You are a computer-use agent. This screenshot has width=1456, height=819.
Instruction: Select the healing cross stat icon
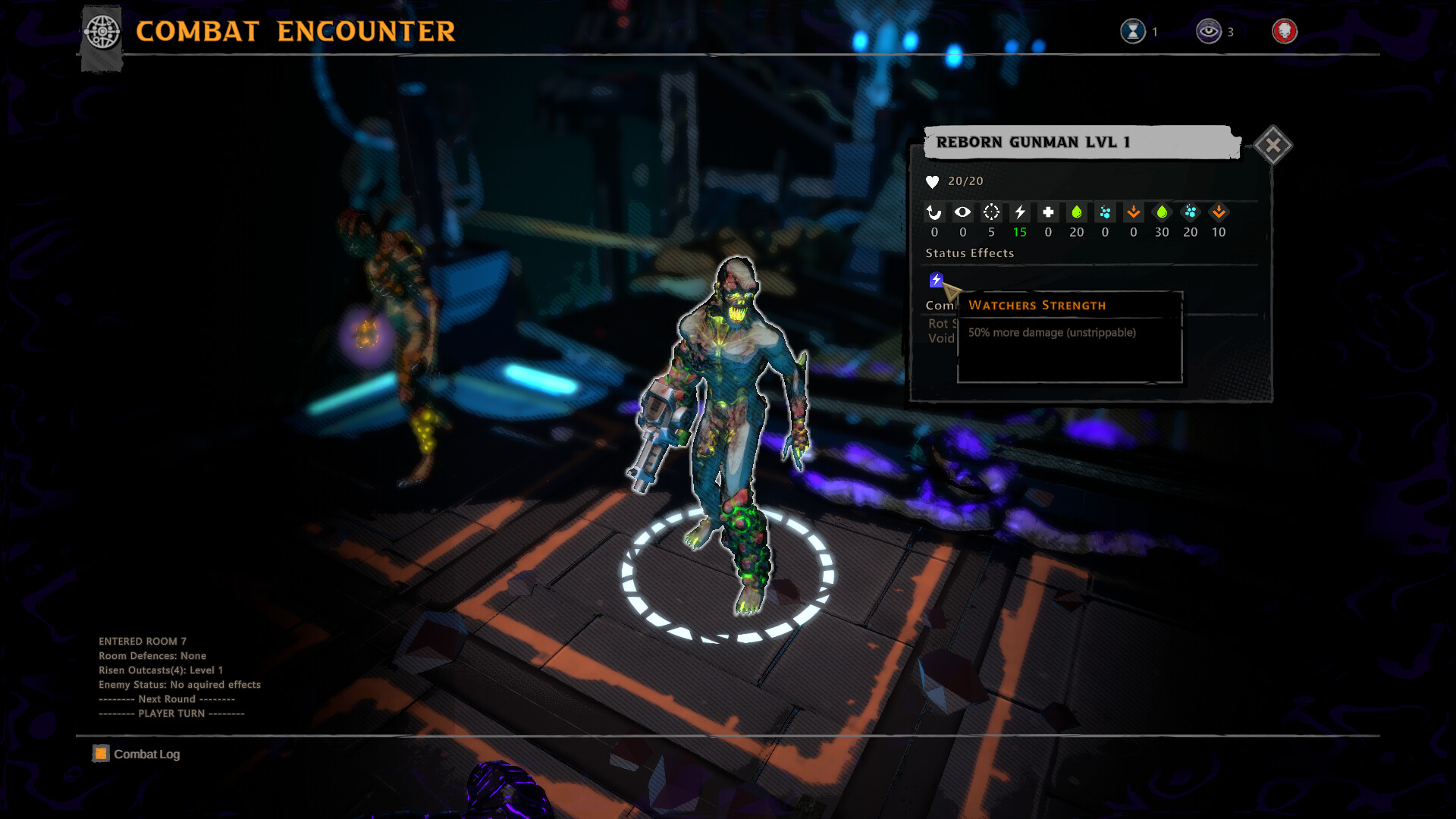tap(1048, 213)
